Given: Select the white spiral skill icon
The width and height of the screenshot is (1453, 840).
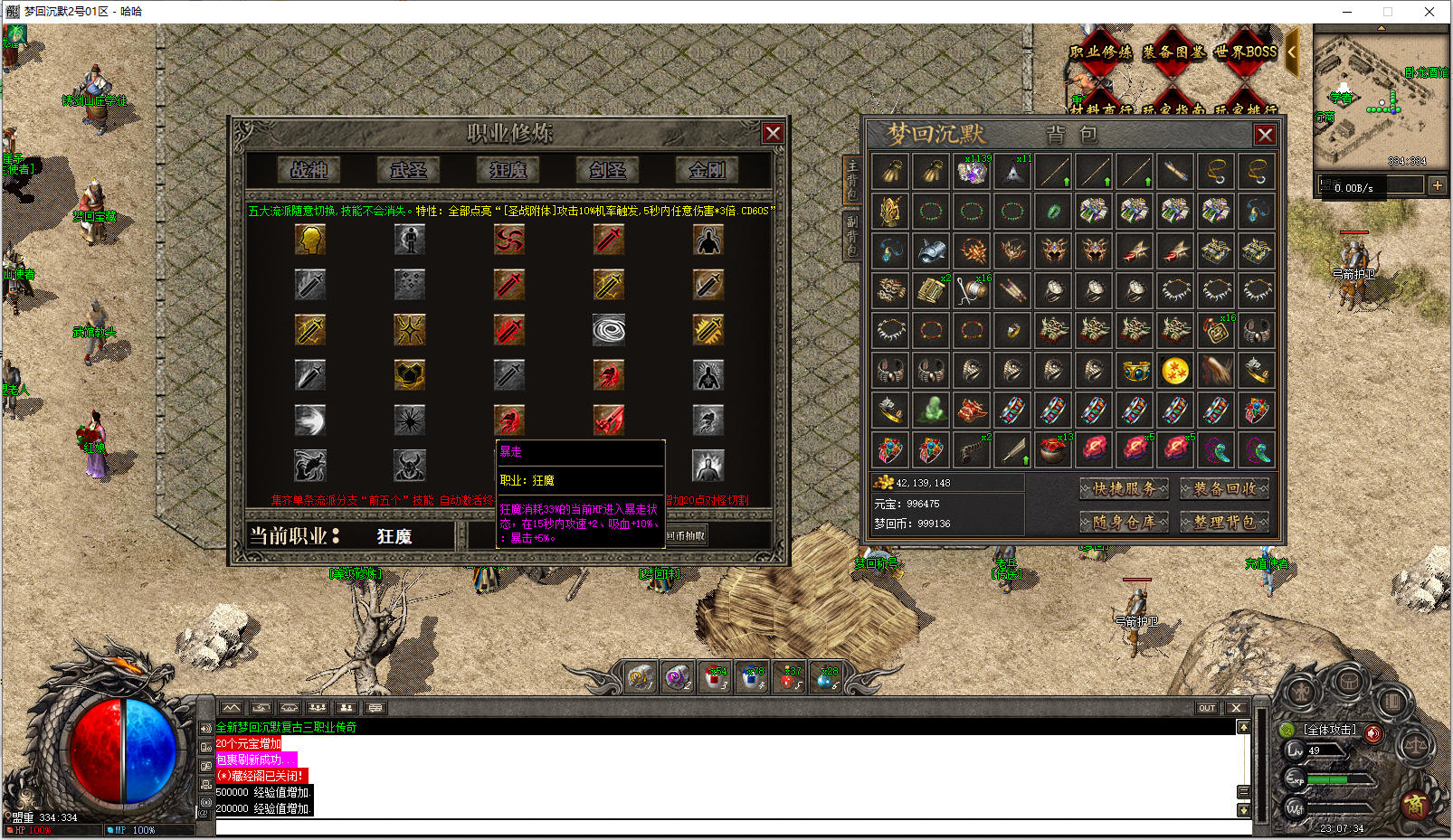Looking at the screenshot, I should (609, 330).
